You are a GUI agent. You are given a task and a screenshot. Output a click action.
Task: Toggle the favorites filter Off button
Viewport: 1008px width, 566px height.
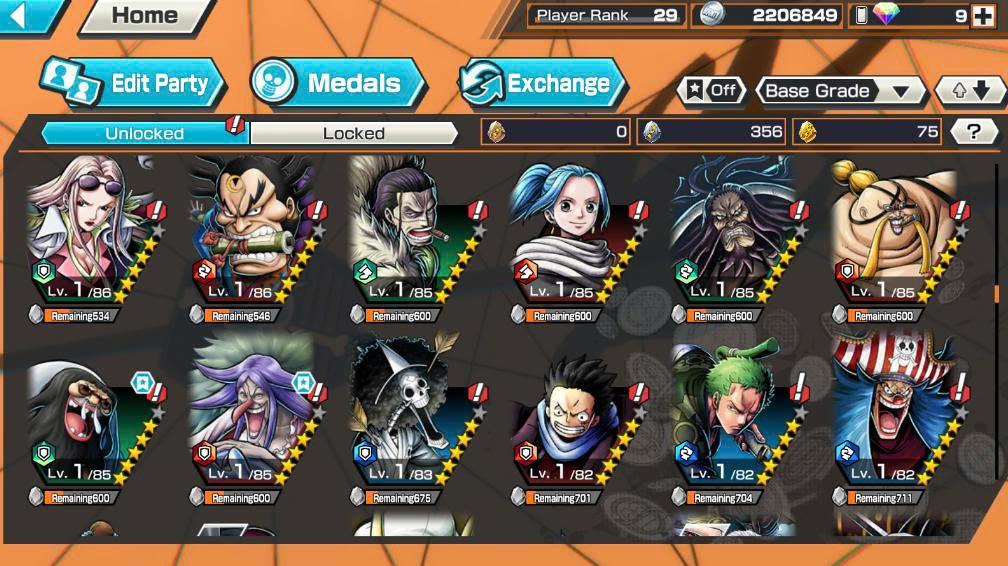pos(711,91)
